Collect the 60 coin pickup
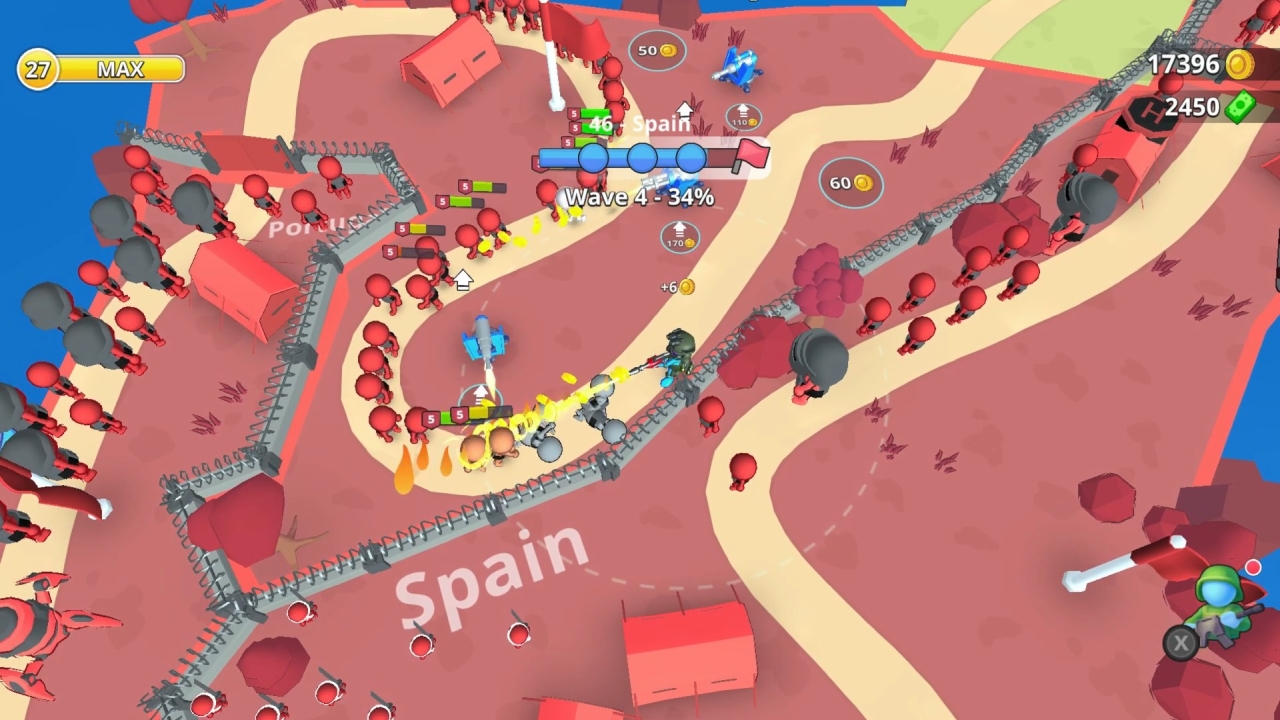Image resolution: width=1280 pixels, height=720 pixels. [851, 182]
